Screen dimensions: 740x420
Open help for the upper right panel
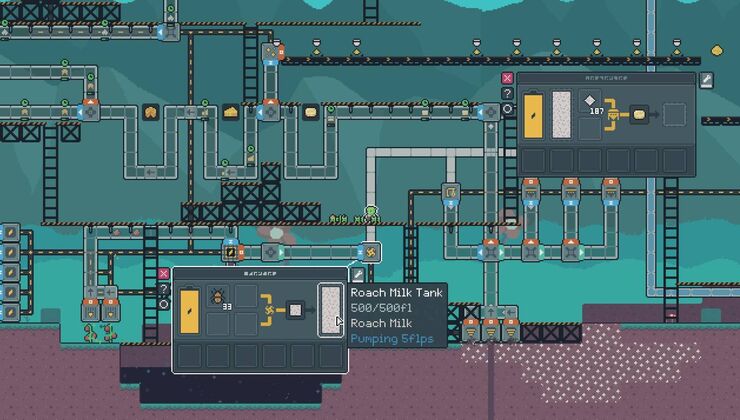[x=508, y=94]
